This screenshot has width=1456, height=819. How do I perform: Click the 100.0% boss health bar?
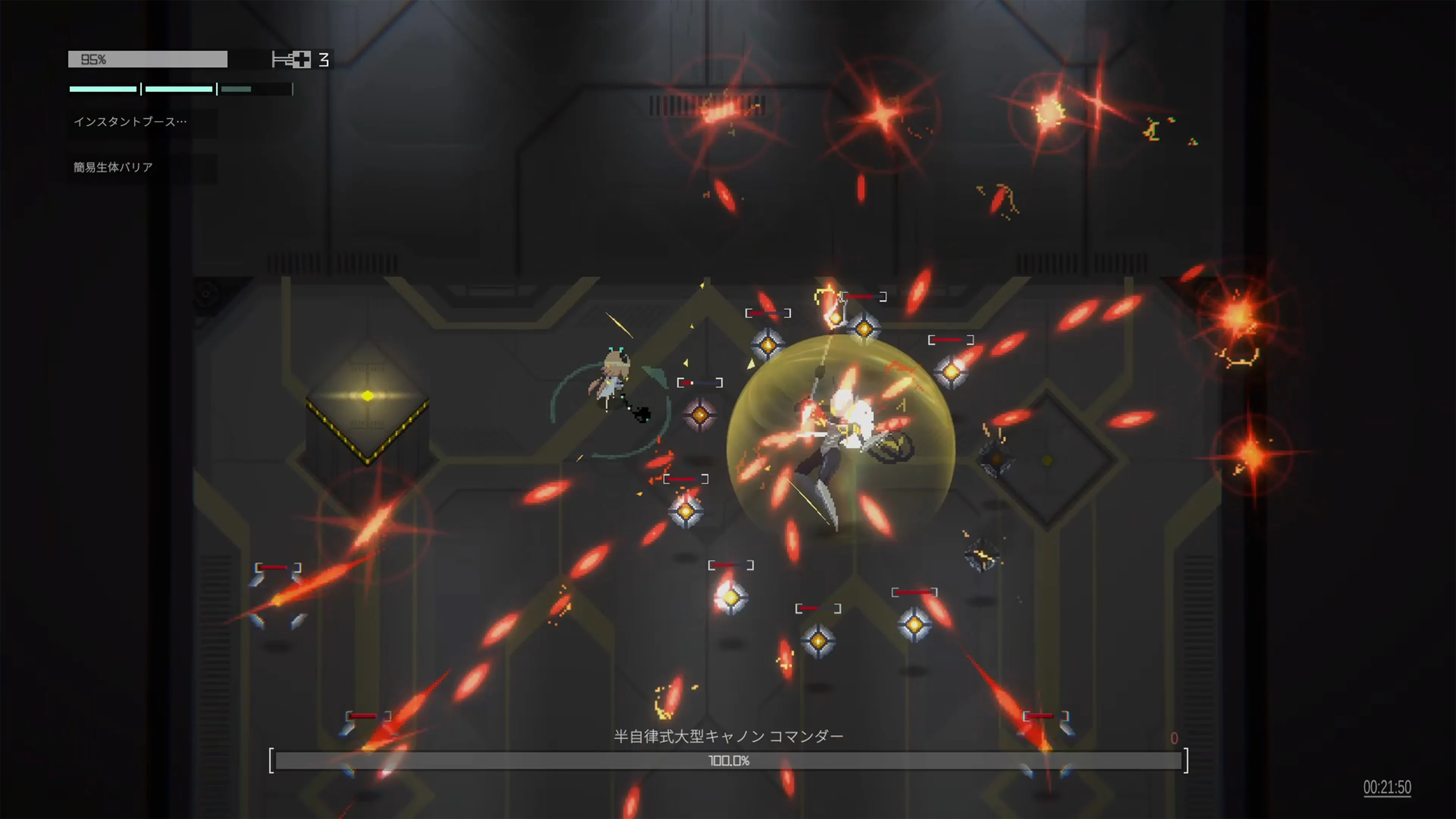pyautogui.click(x=729, y=761)
